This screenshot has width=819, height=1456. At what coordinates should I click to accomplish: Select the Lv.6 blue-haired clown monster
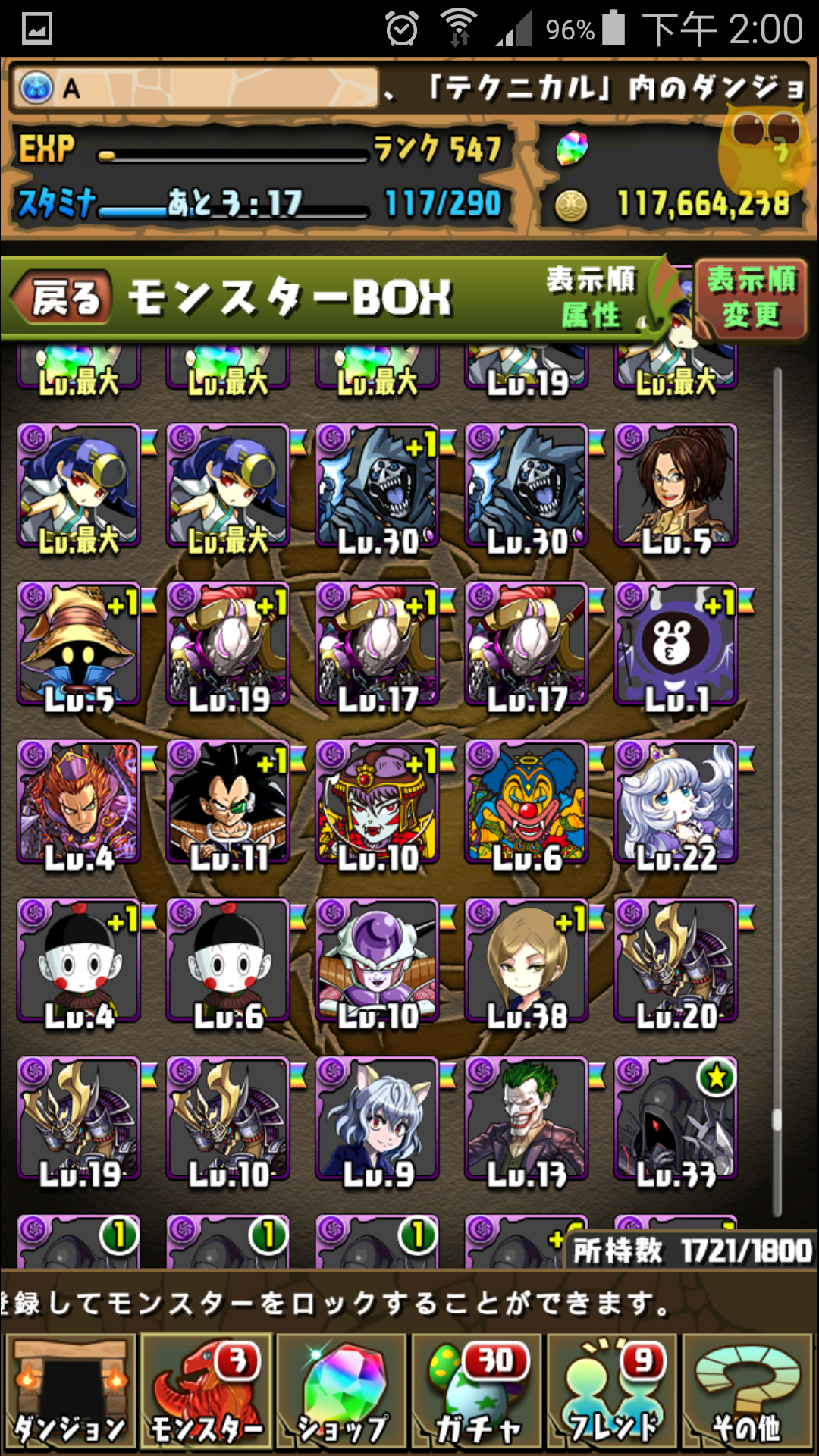(x=527, y=803)
